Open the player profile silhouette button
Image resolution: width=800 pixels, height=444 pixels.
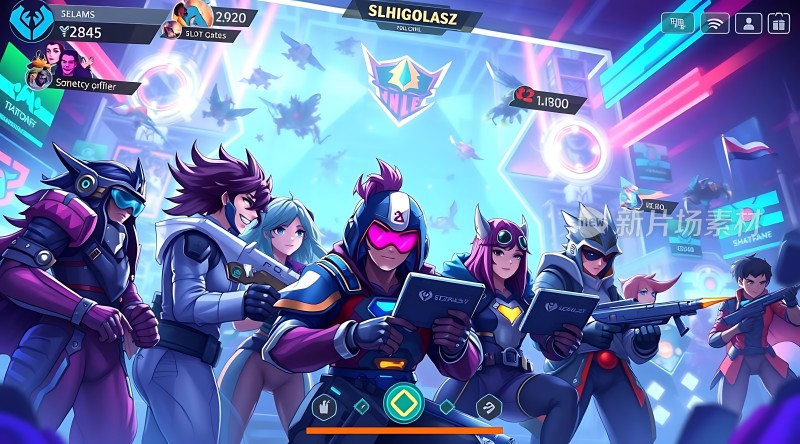[x=747, y=24]
